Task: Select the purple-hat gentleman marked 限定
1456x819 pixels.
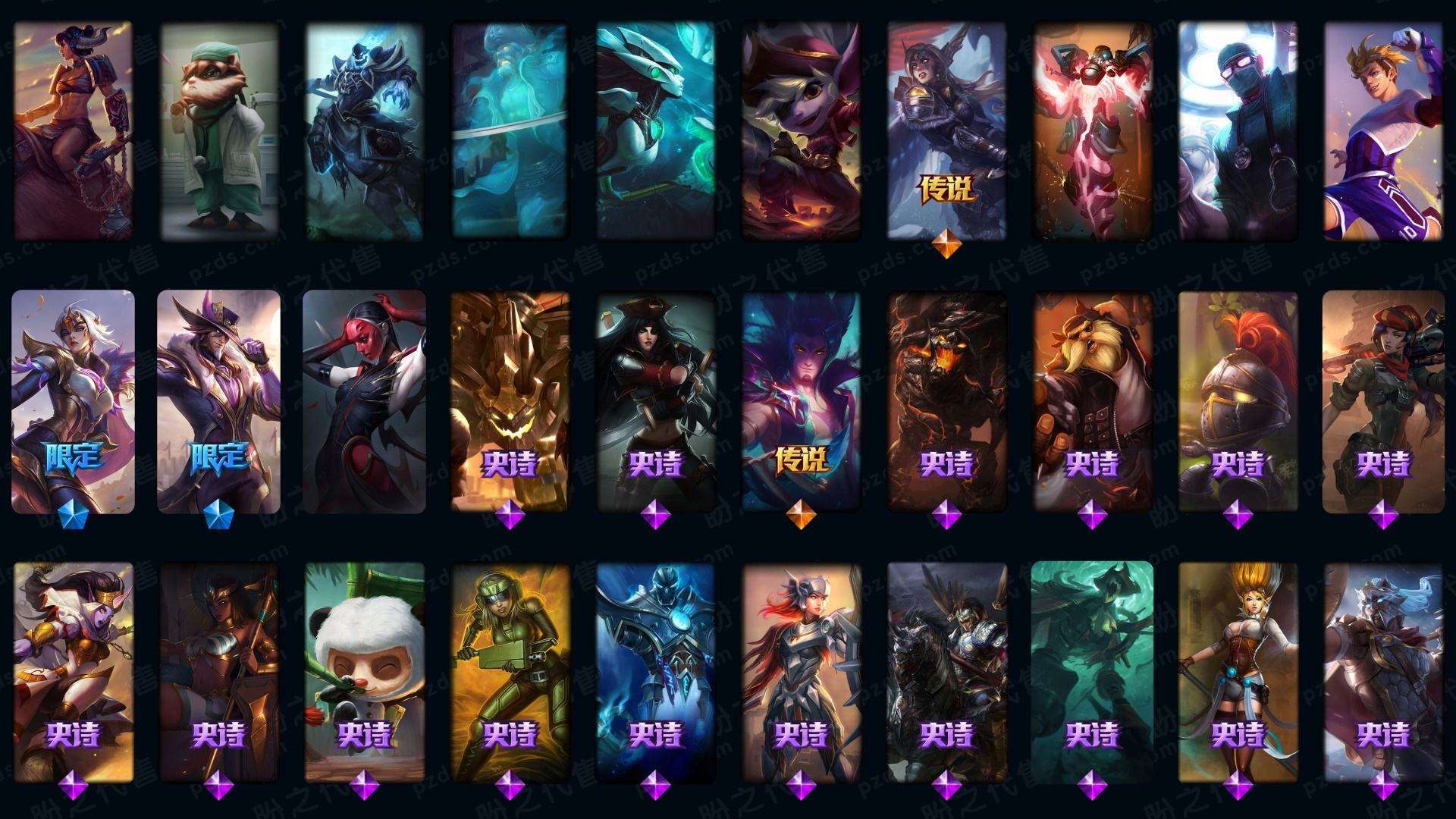Action: 218,400
